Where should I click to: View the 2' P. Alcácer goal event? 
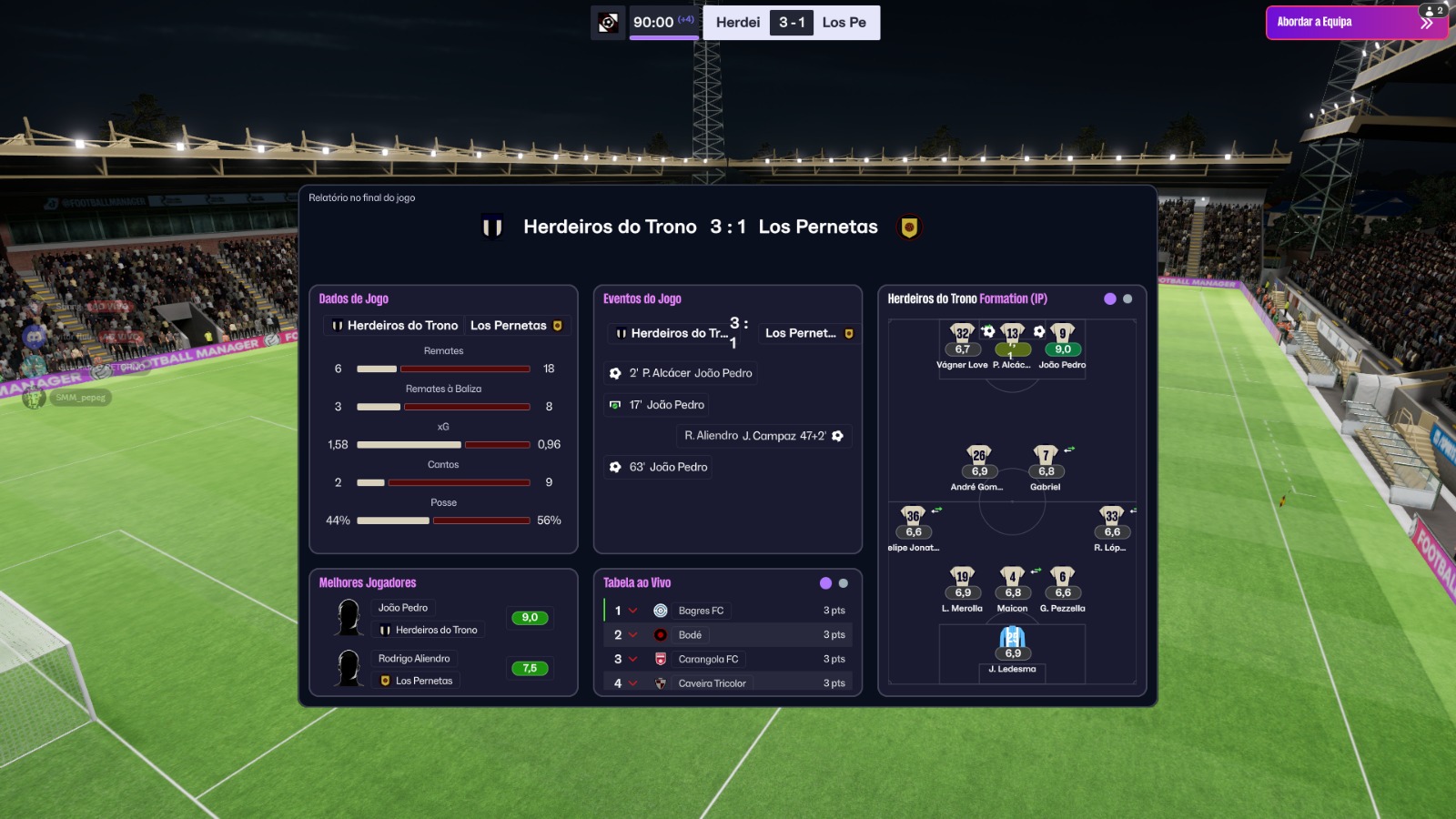(682, 373)
